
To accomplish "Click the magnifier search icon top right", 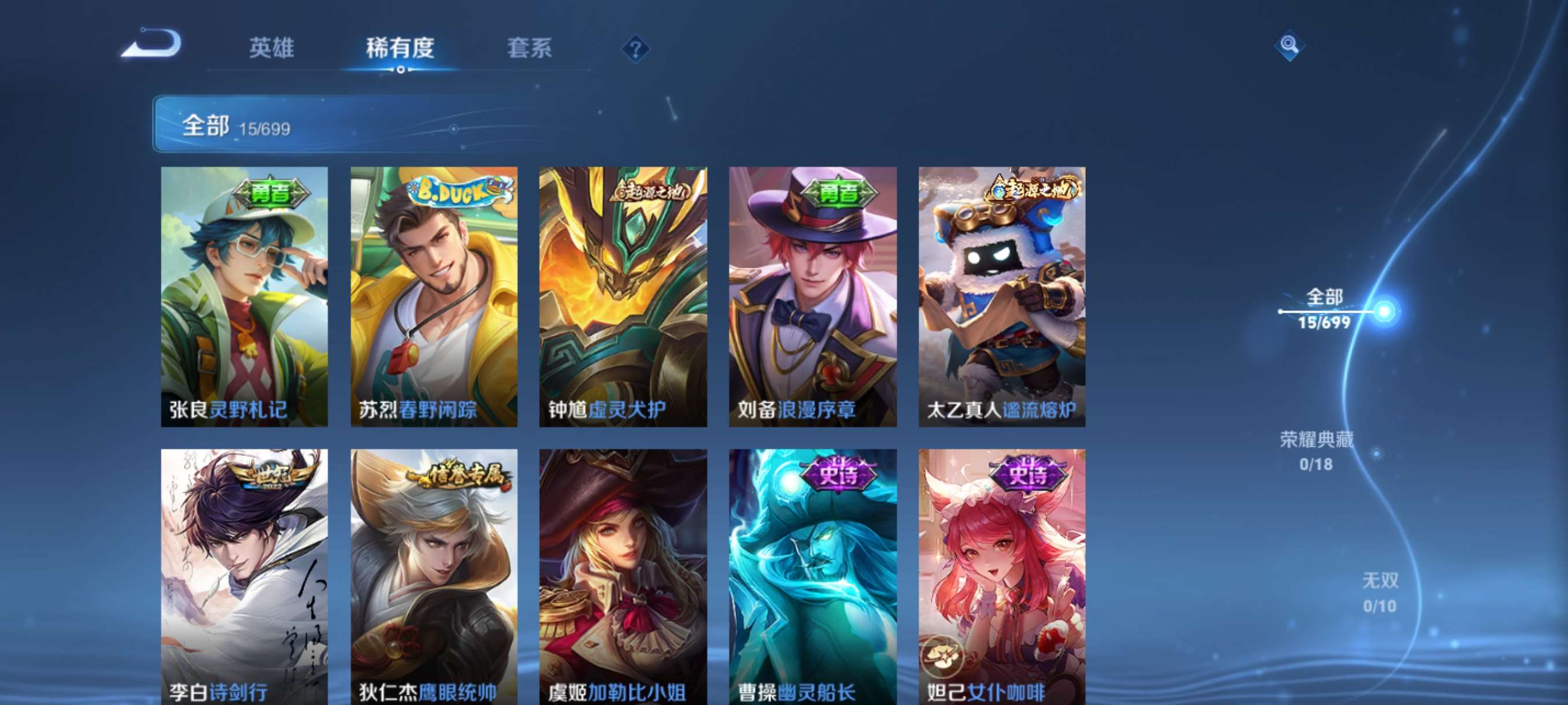I will pyautogui.click(x=1290, y=46).
